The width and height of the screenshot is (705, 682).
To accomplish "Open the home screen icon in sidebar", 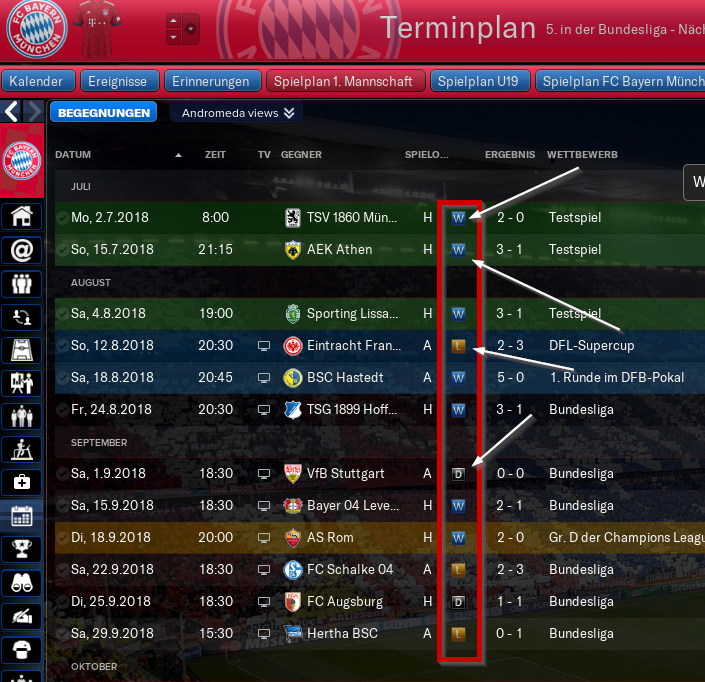I will tap(21, 216).
